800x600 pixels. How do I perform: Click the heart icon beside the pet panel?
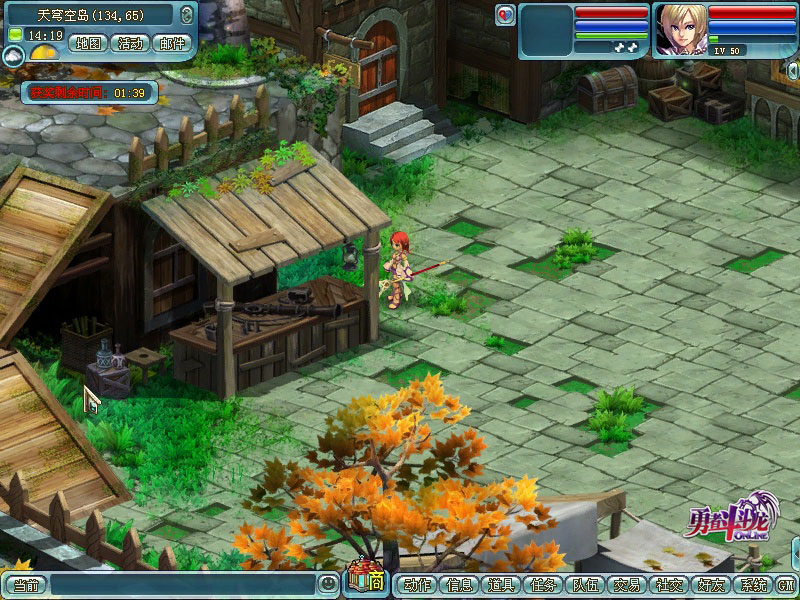pyautogui.click(x=505, y=14)
